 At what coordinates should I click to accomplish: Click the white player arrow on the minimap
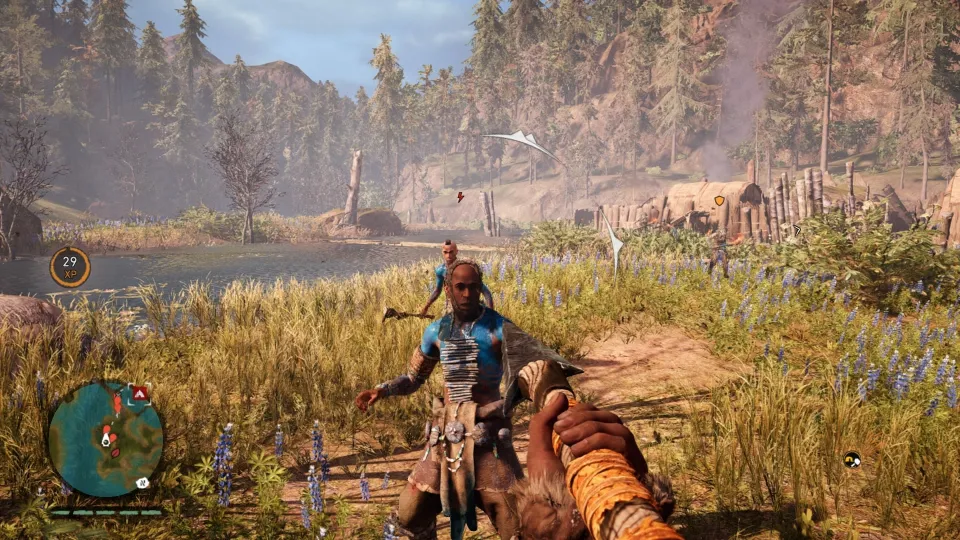click(x=104, y=439)
